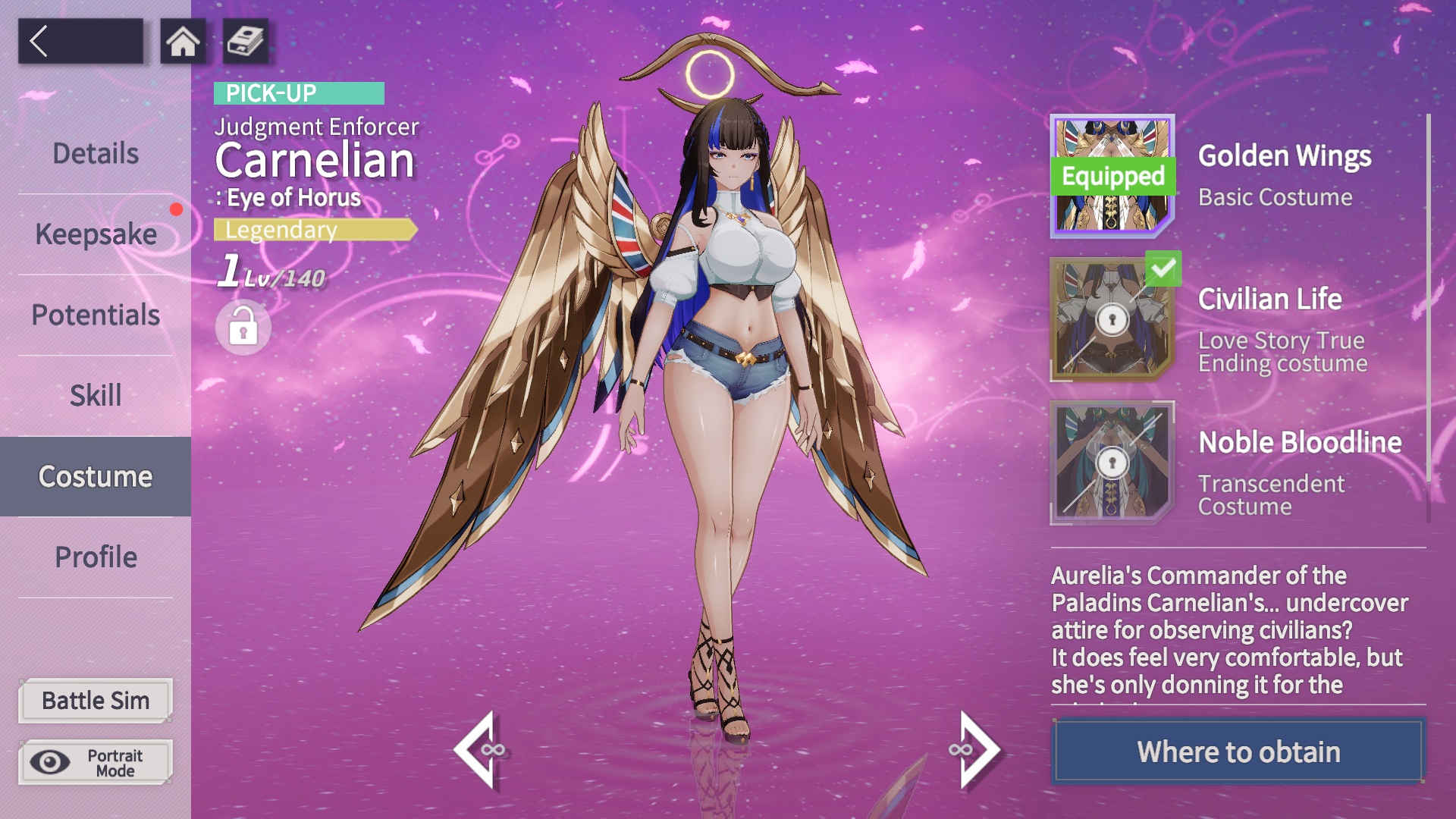Toggle Portrait Mode
Screen dimensions: 1456x819
coord(96,762)
